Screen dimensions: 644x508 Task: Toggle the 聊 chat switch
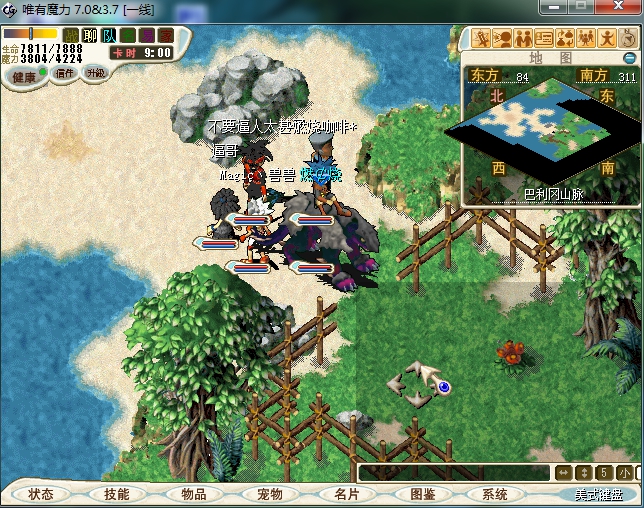point(90,36)
